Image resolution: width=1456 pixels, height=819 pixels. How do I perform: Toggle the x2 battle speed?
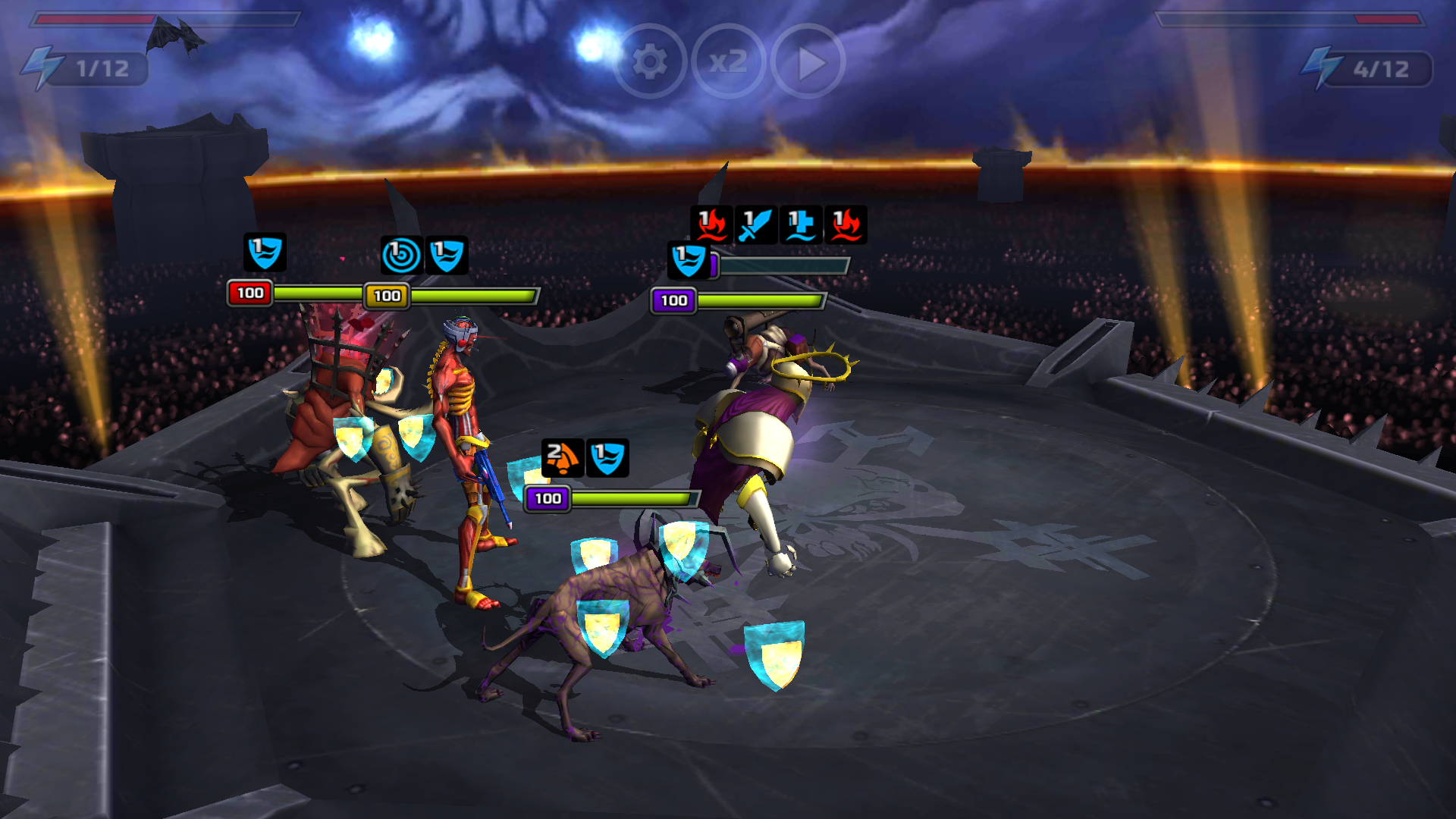[729, 62]
